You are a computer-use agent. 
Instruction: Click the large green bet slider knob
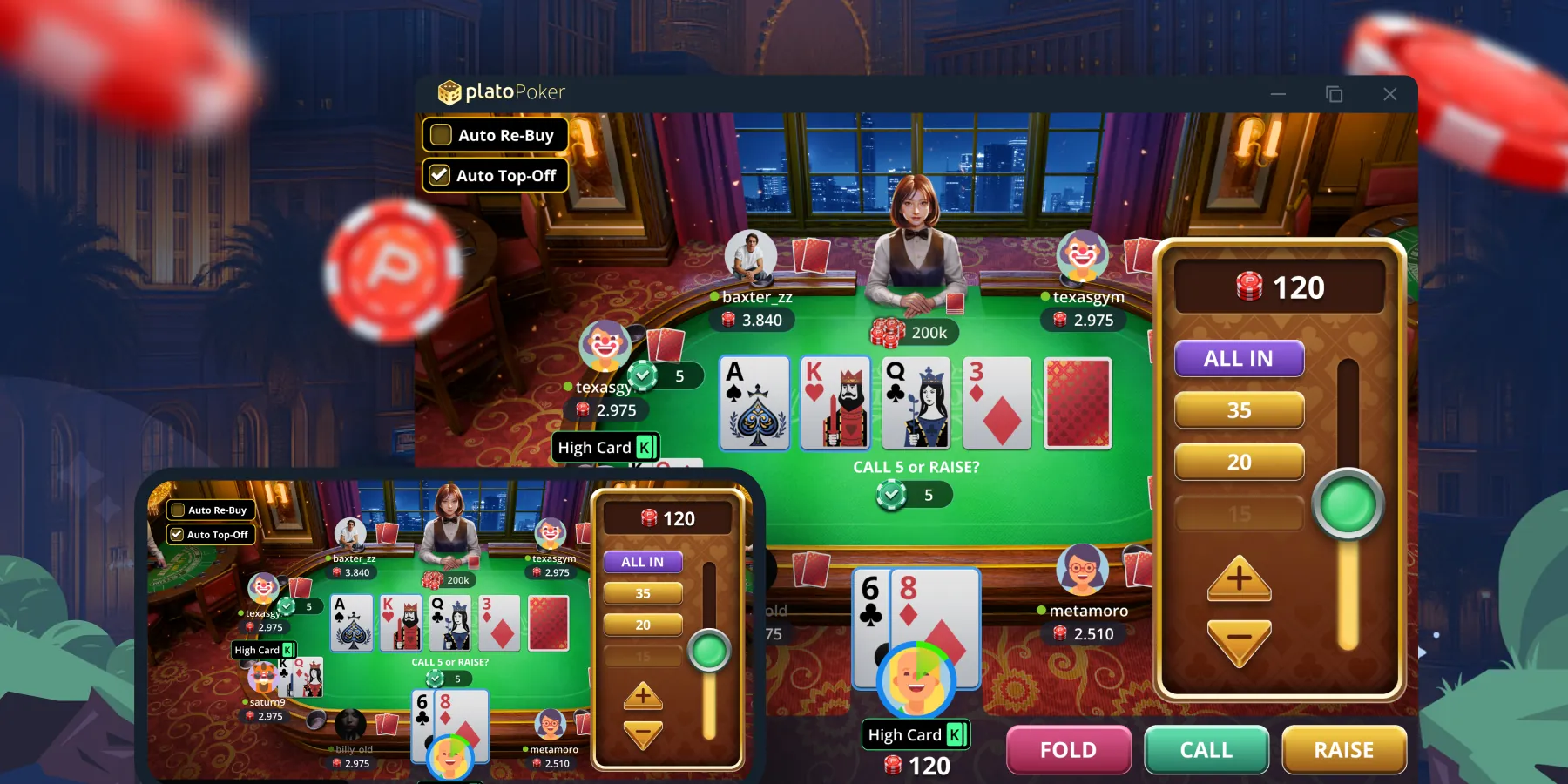(1348, 505)
